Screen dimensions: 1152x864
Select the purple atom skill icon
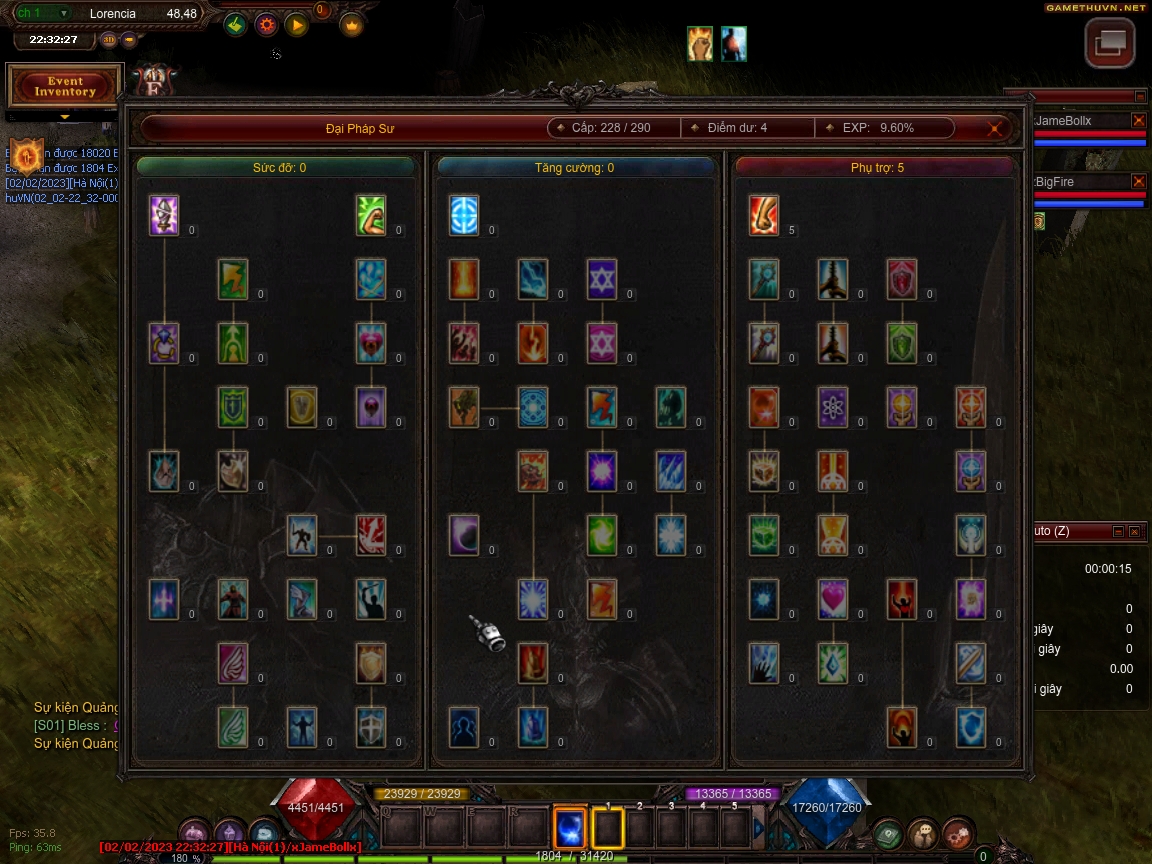pyautogui.click(x=833, y=407)
